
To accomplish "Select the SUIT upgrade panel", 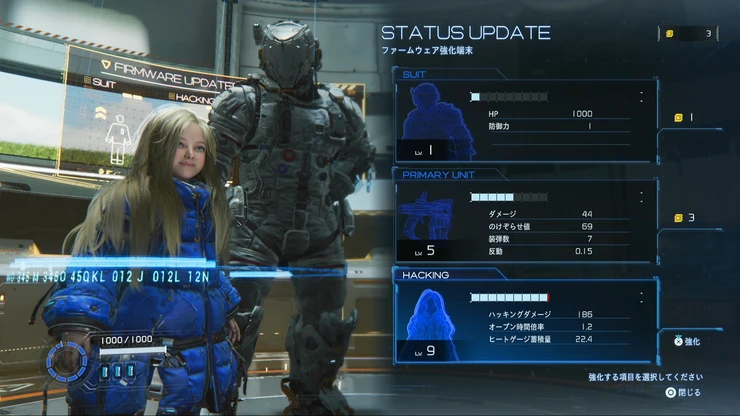I will pyautogui.click(x=525, y=122).
